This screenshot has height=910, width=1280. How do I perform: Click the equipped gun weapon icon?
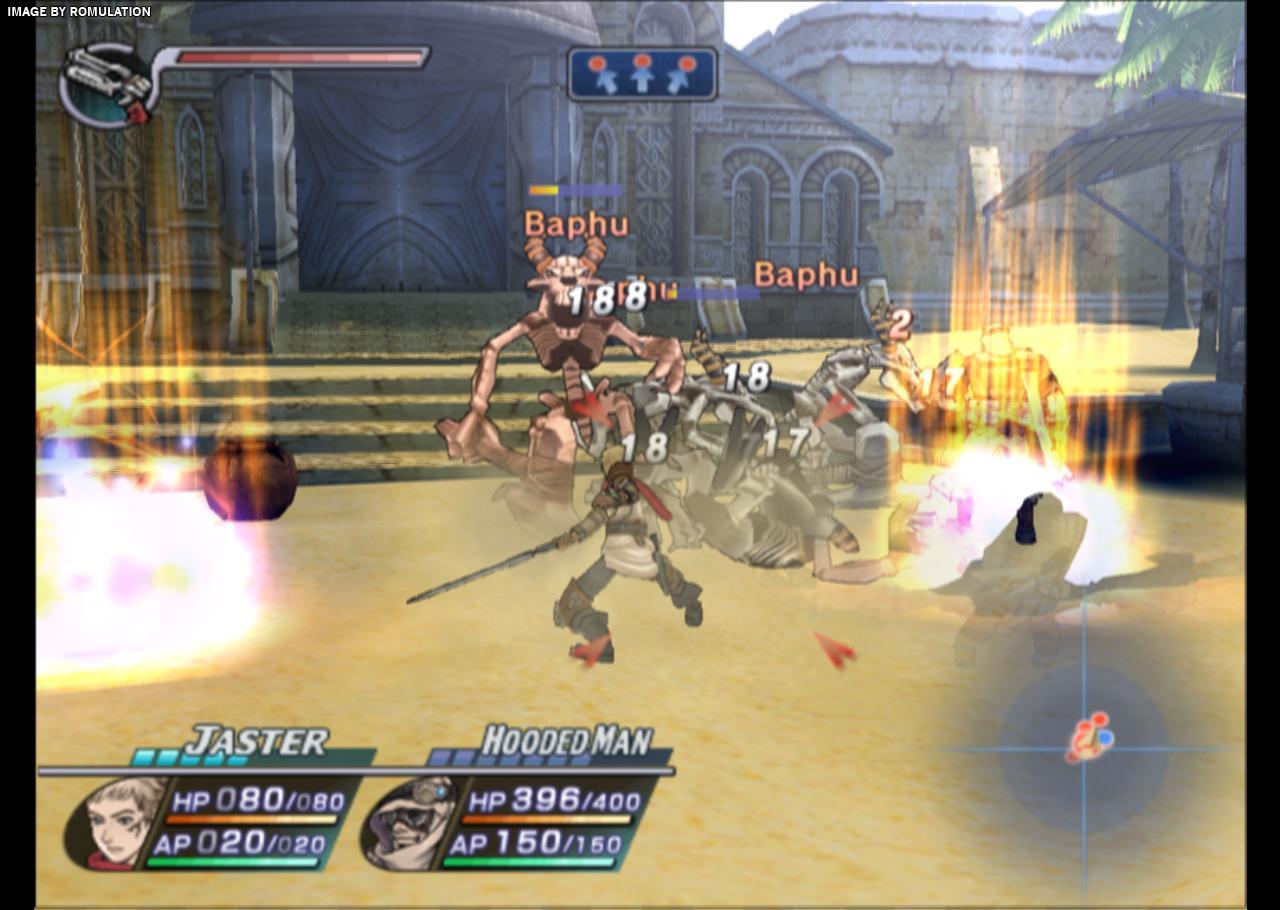click(105, 82)
